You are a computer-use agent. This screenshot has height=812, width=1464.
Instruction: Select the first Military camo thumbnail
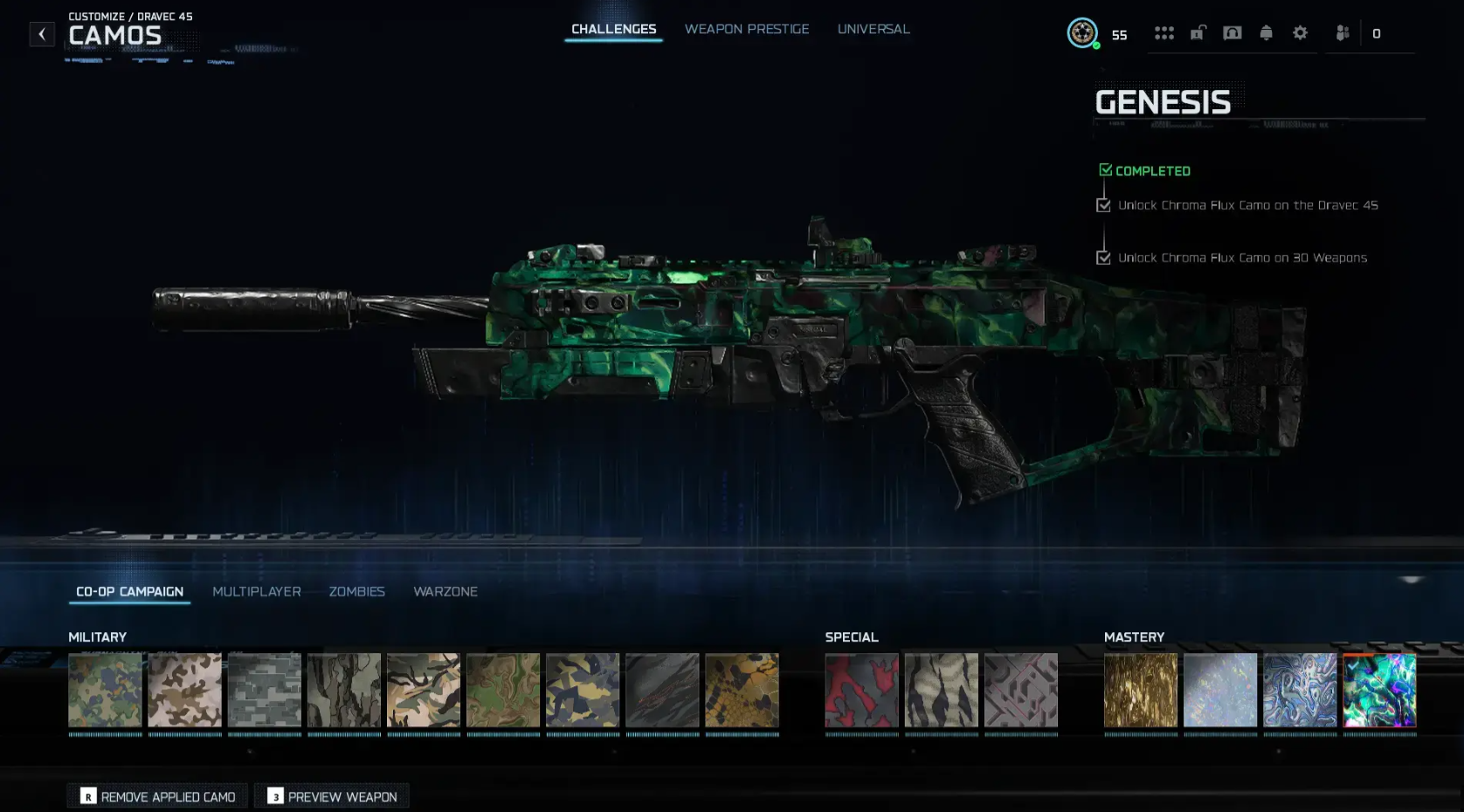tap(105, 691)
